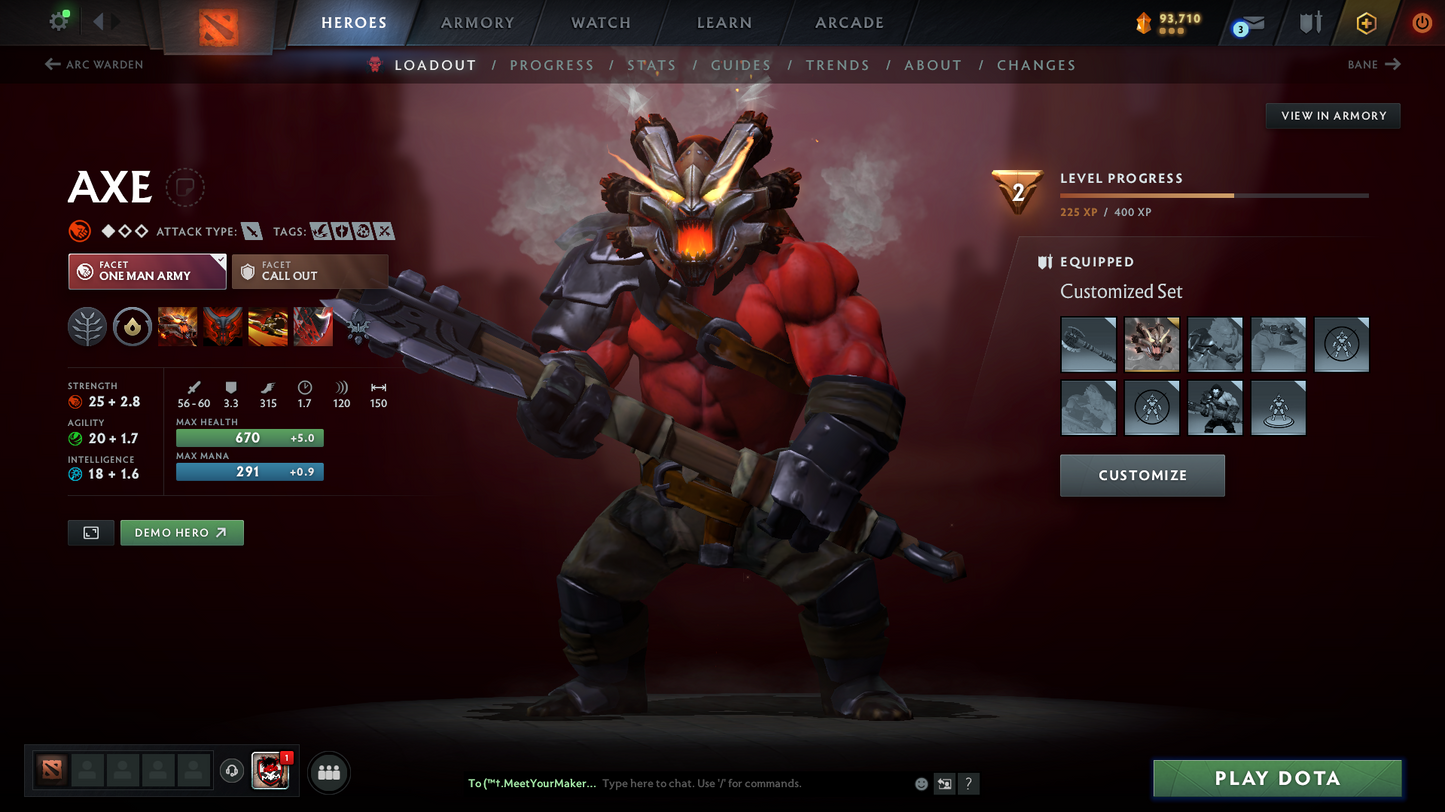Open the Arcade tab
The image size is (1445, 812).
[849, 23]
